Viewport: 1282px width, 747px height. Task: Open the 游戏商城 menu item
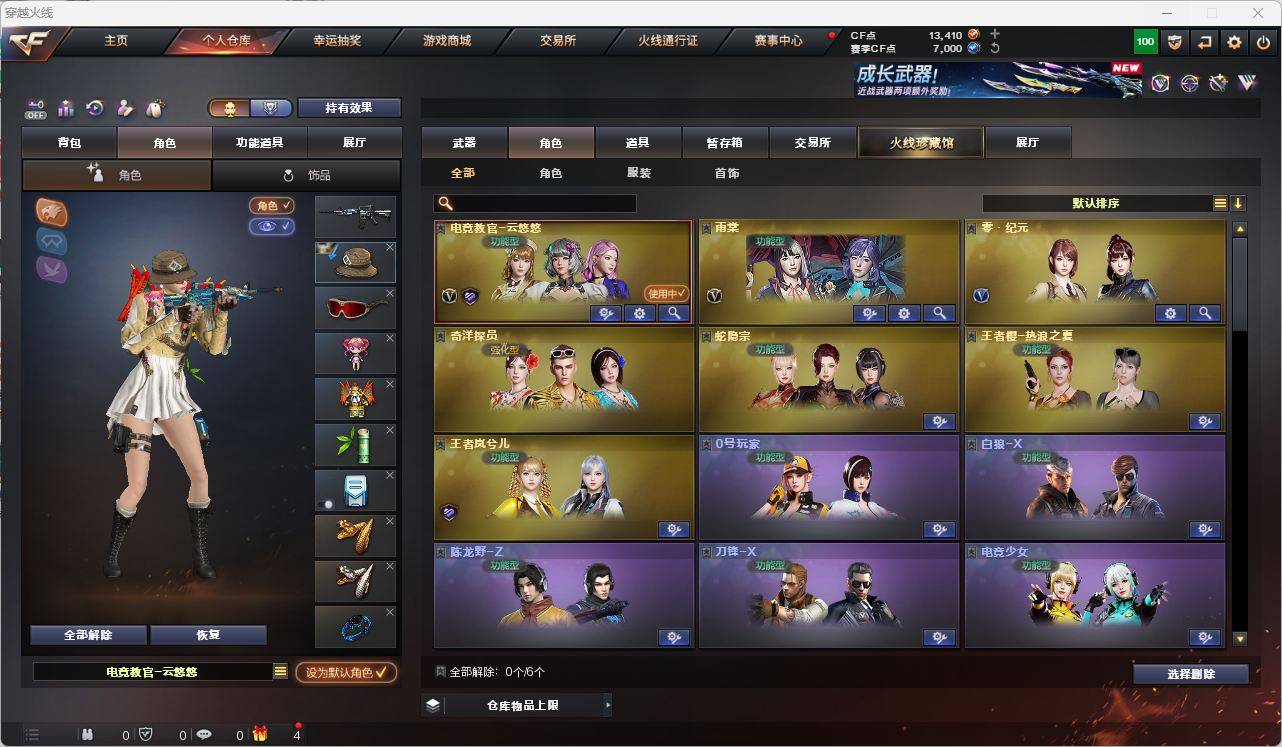coord(448,41)
